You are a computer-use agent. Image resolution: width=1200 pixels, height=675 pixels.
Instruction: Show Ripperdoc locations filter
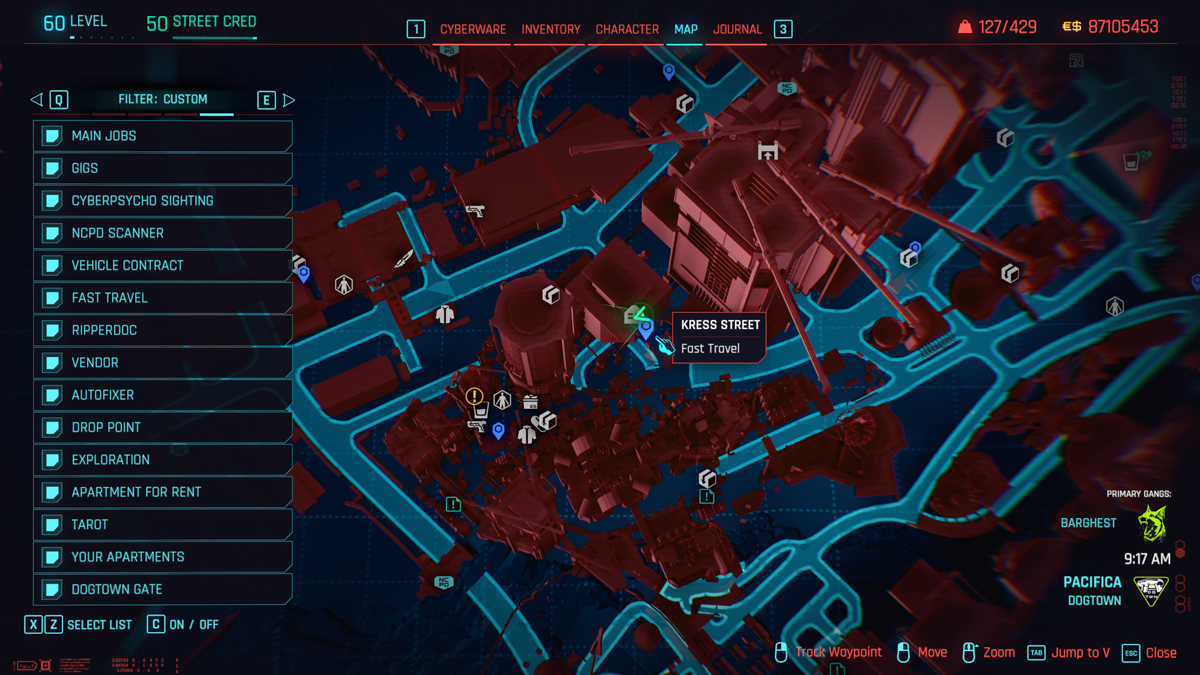pyautogui.click(x=163, y=330)
